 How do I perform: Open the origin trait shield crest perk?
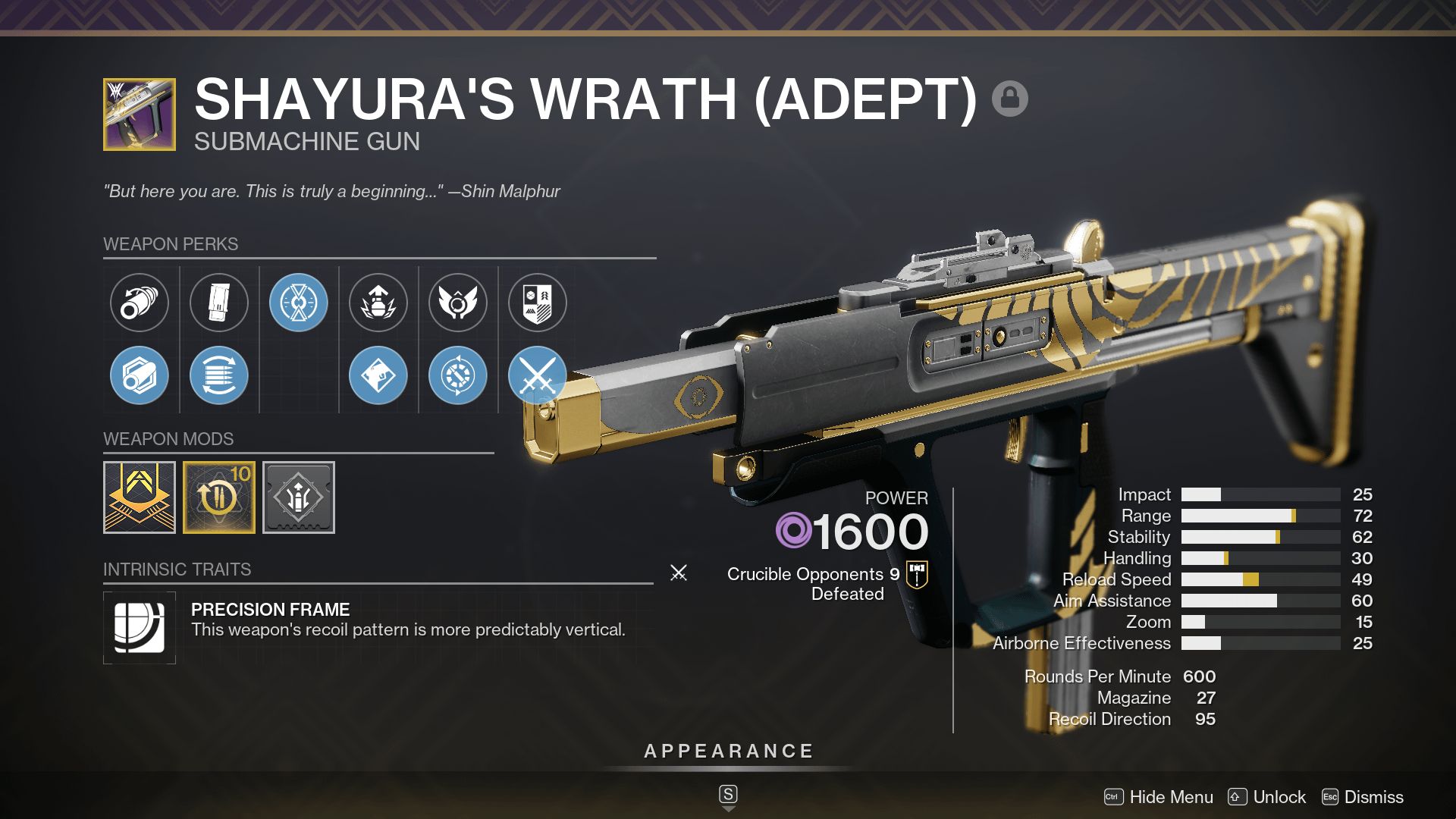(536, 302)
